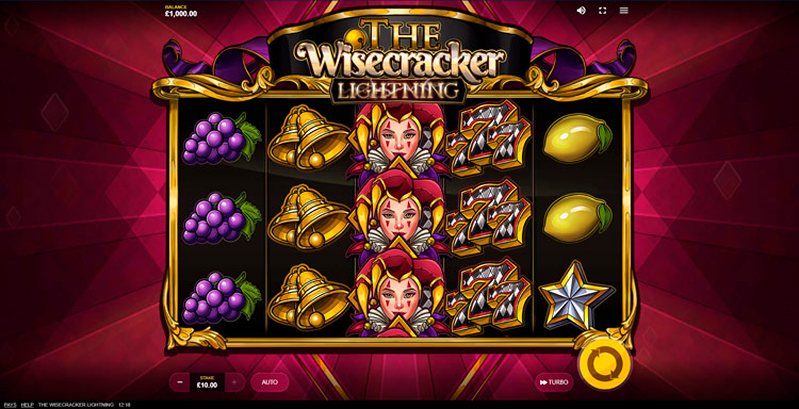
Task: Decrease the stake with the minus button
Action: [180, 382]
